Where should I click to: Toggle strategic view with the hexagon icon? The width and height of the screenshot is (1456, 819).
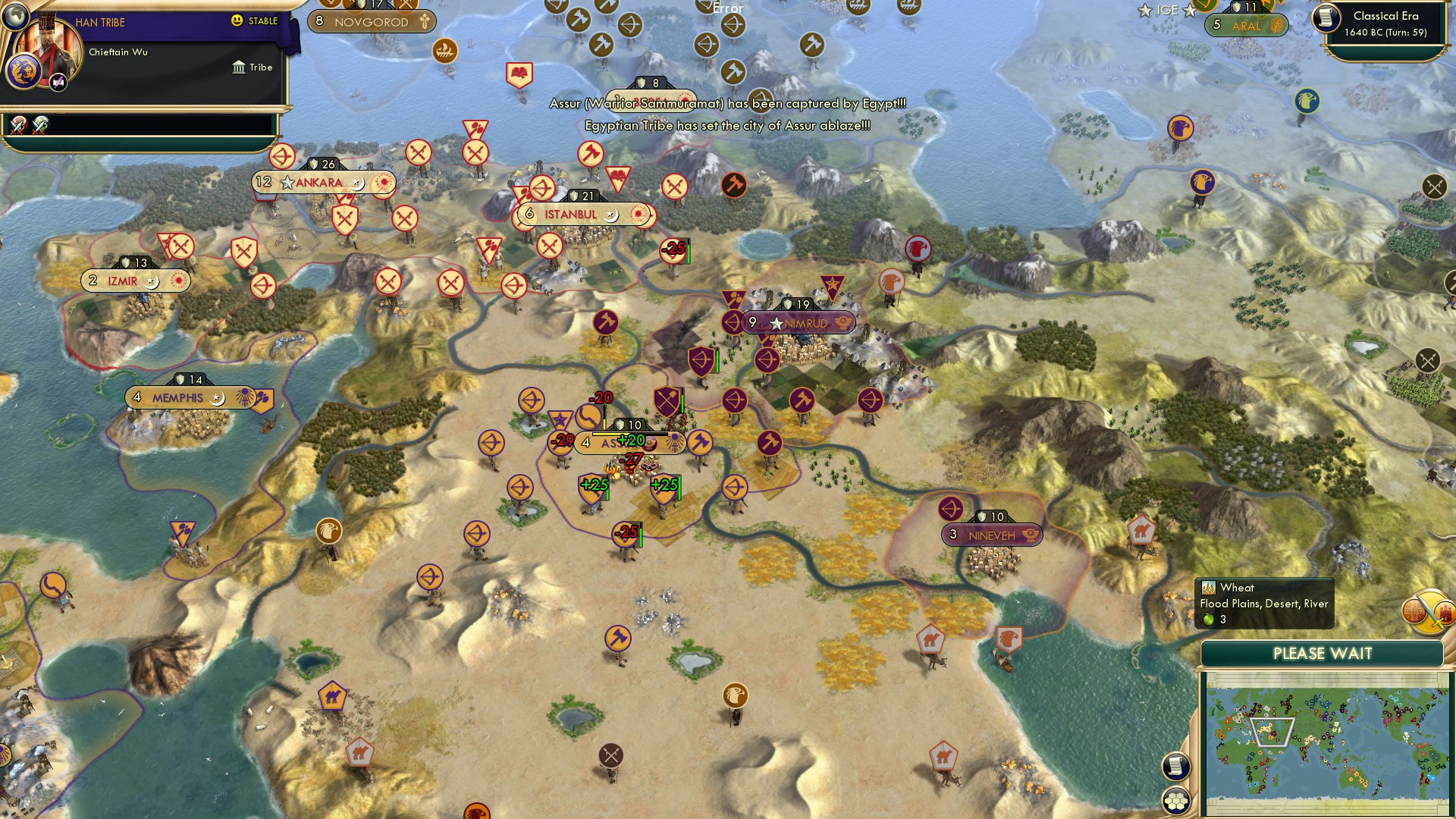[1176, 797]
